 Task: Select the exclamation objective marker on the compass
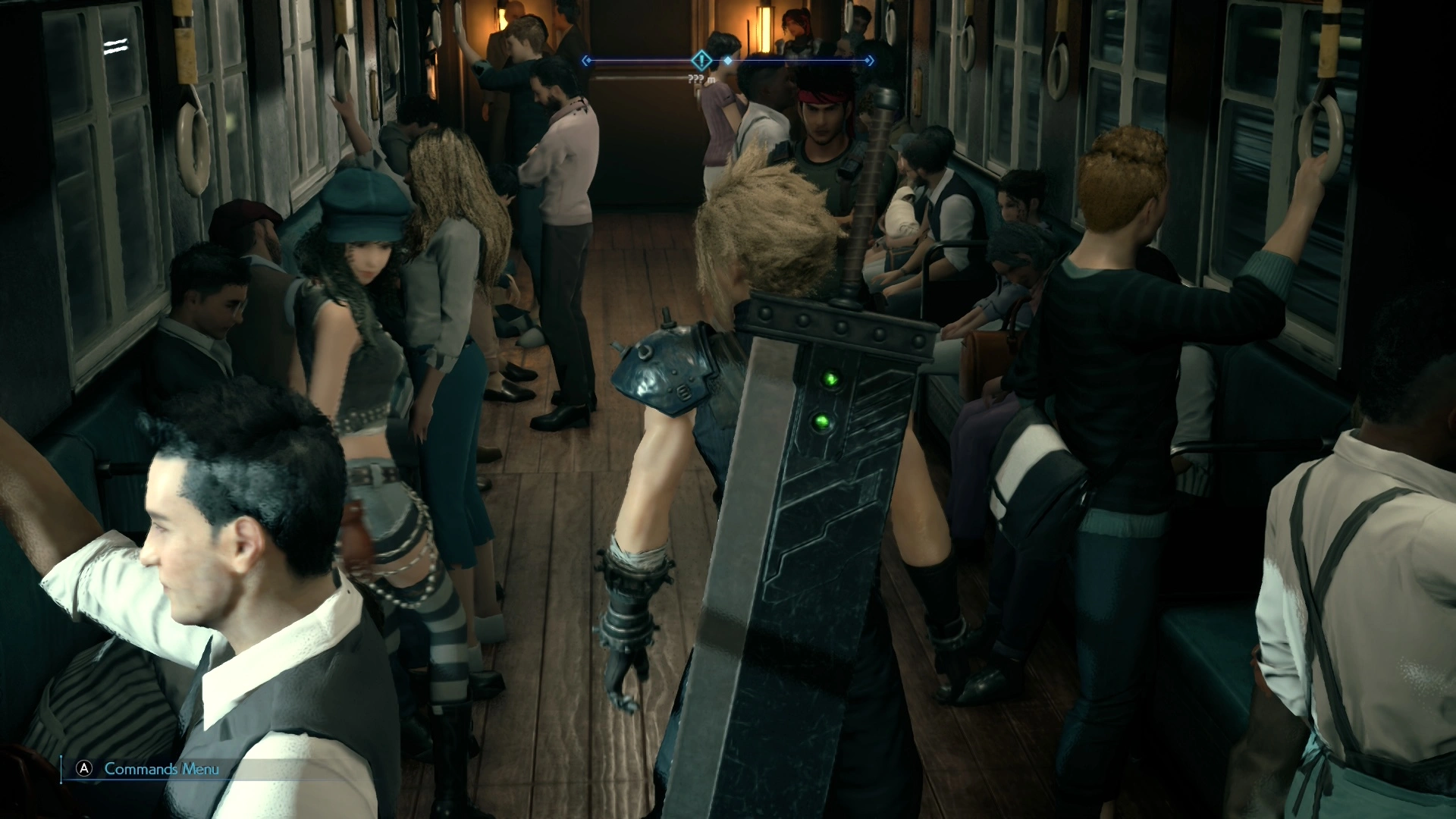tap(702, 60)
